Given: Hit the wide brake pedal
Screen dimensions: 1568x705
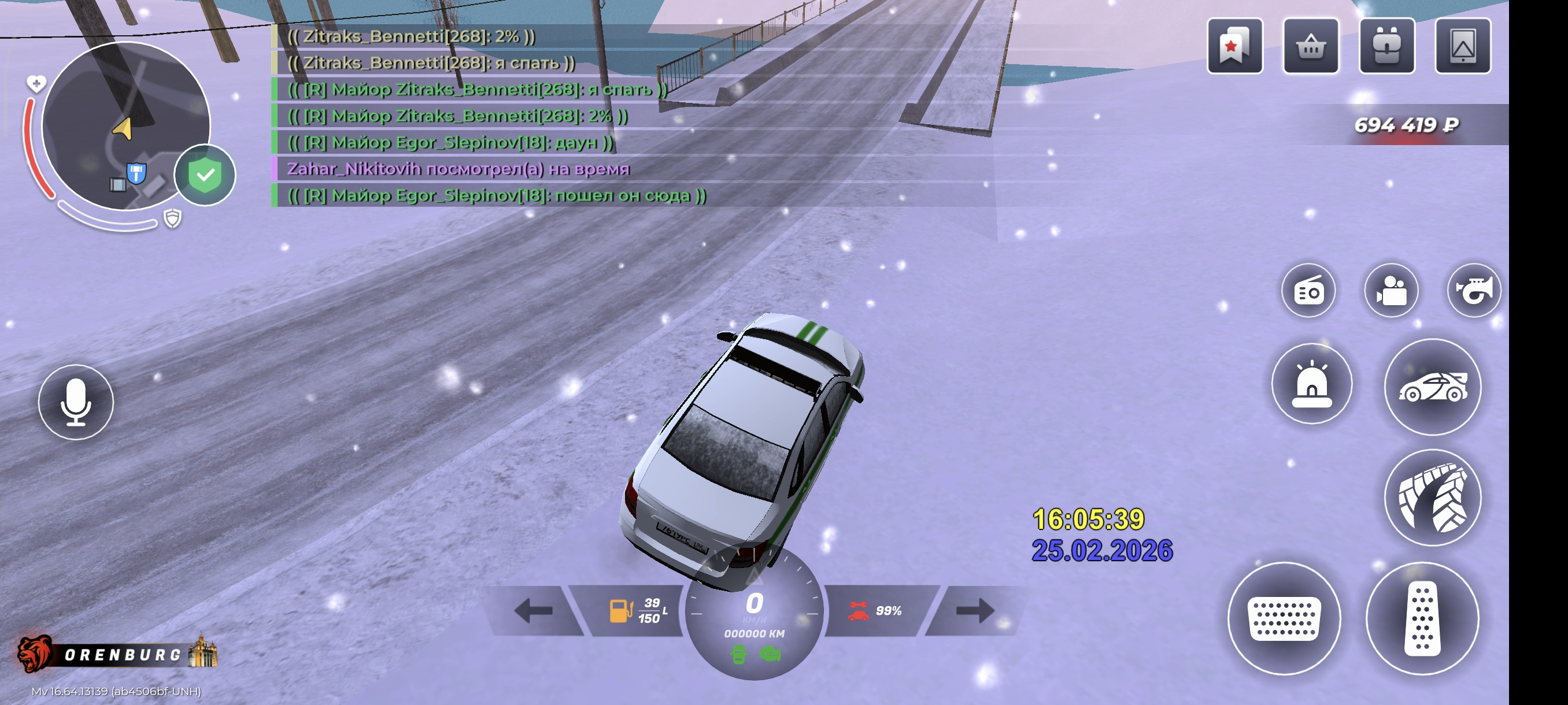Looking at the screenshot, I should [x=1284, y=618].
